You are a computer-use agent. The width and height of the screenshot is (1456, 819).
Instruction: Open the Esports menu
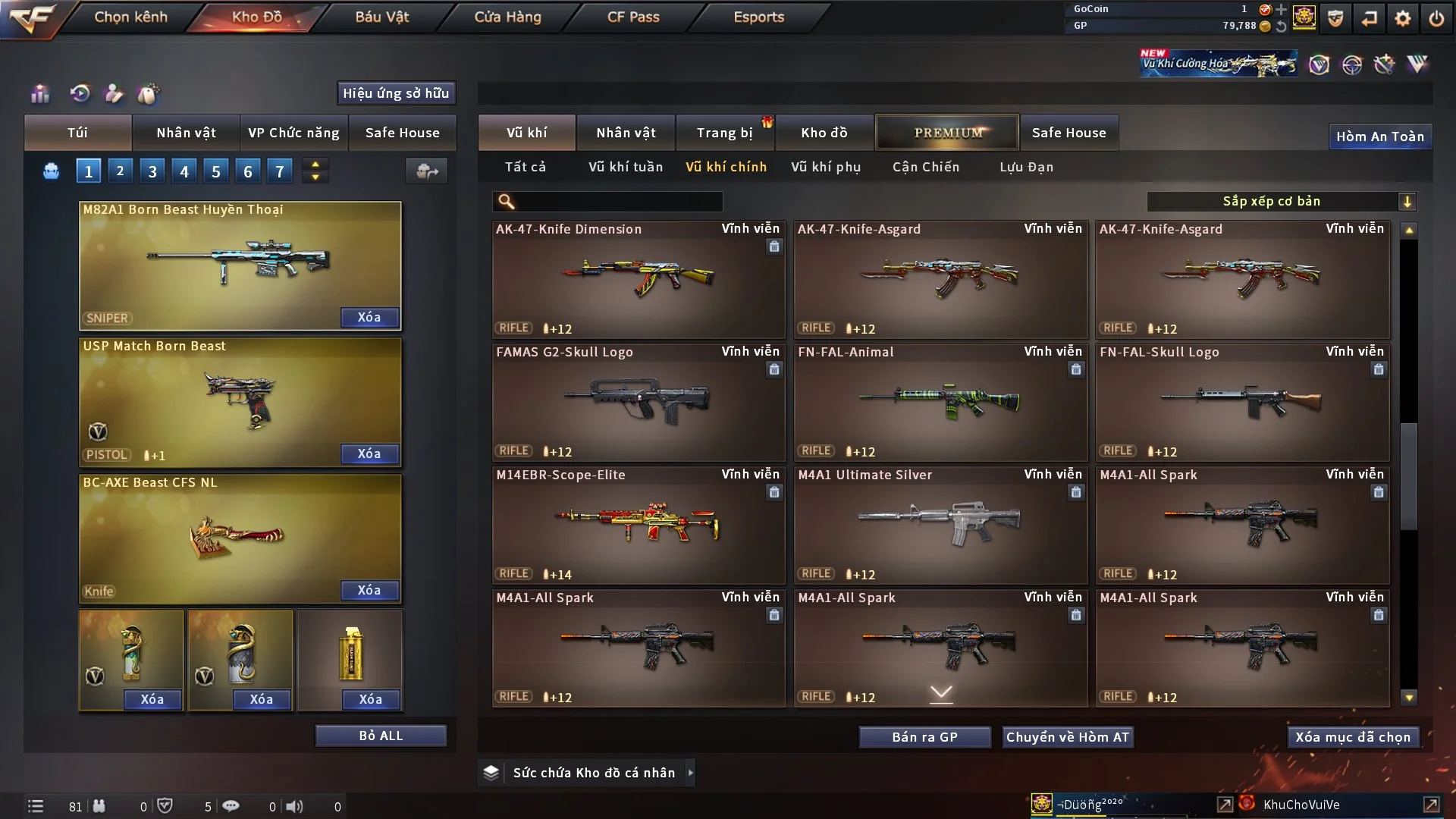(758, 17)
